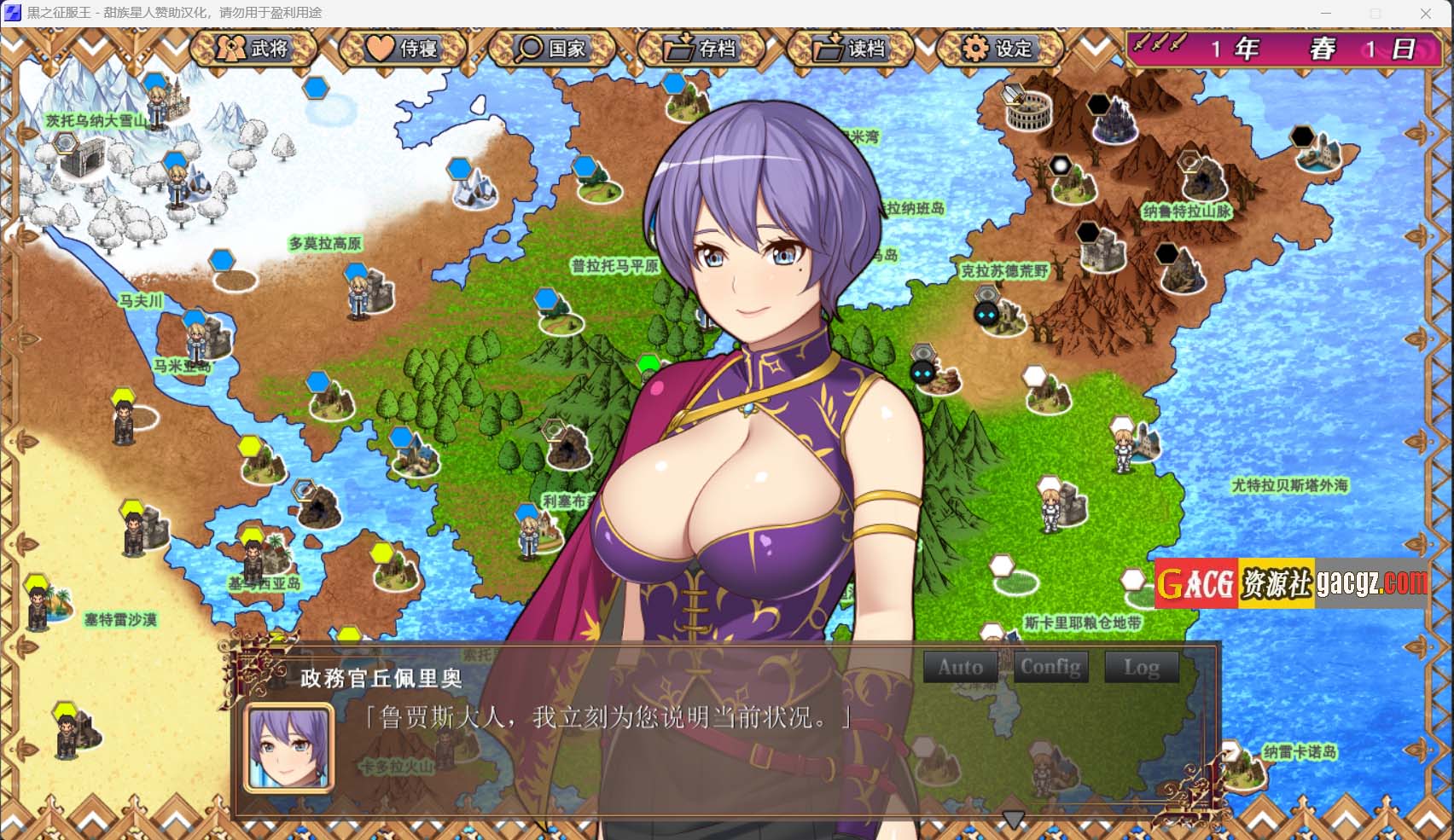
Task: Open the 国家 nation overview
Action: (x=552, y=49)
